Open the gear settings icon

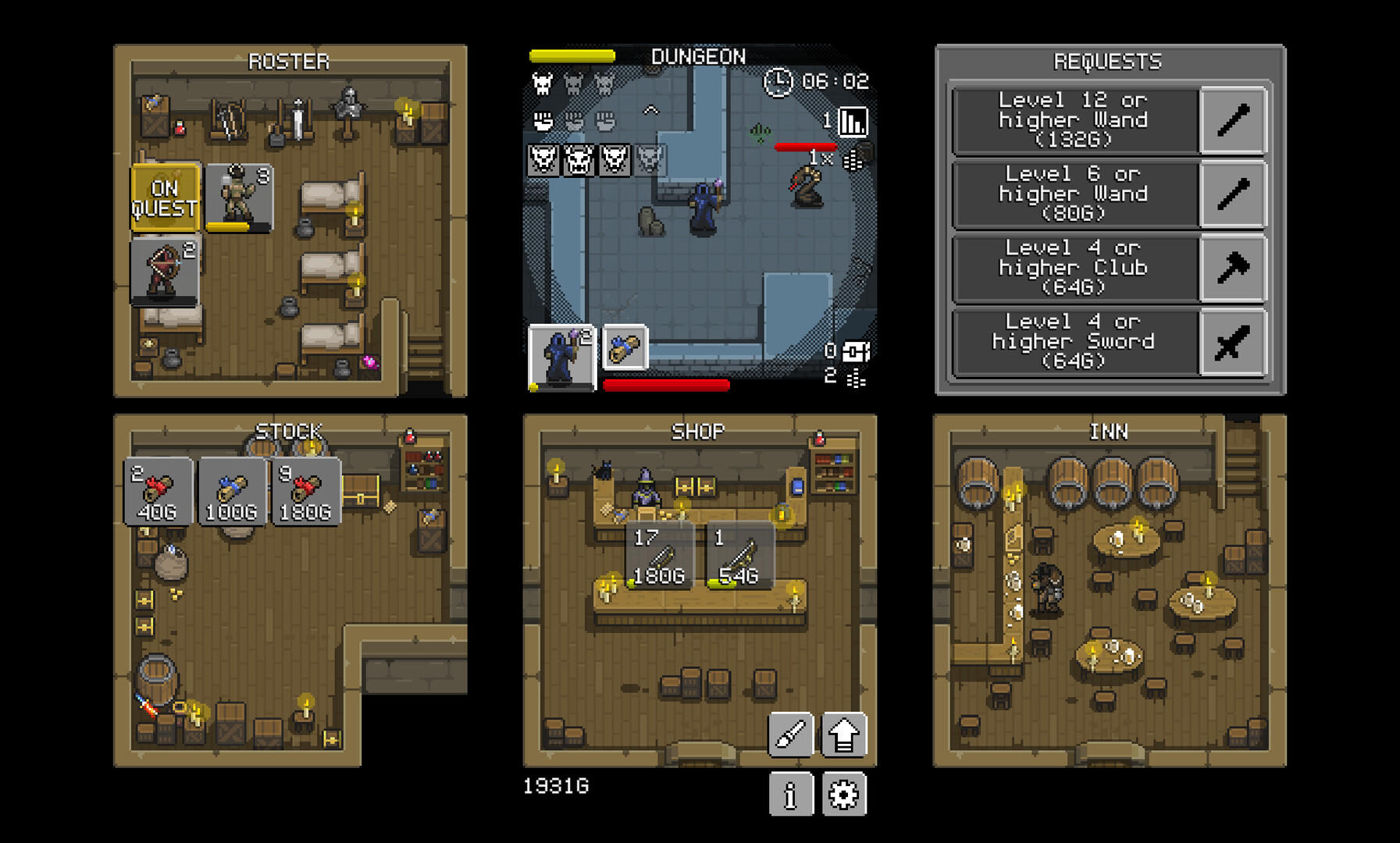pyautogui.click(x=845, y=795)
